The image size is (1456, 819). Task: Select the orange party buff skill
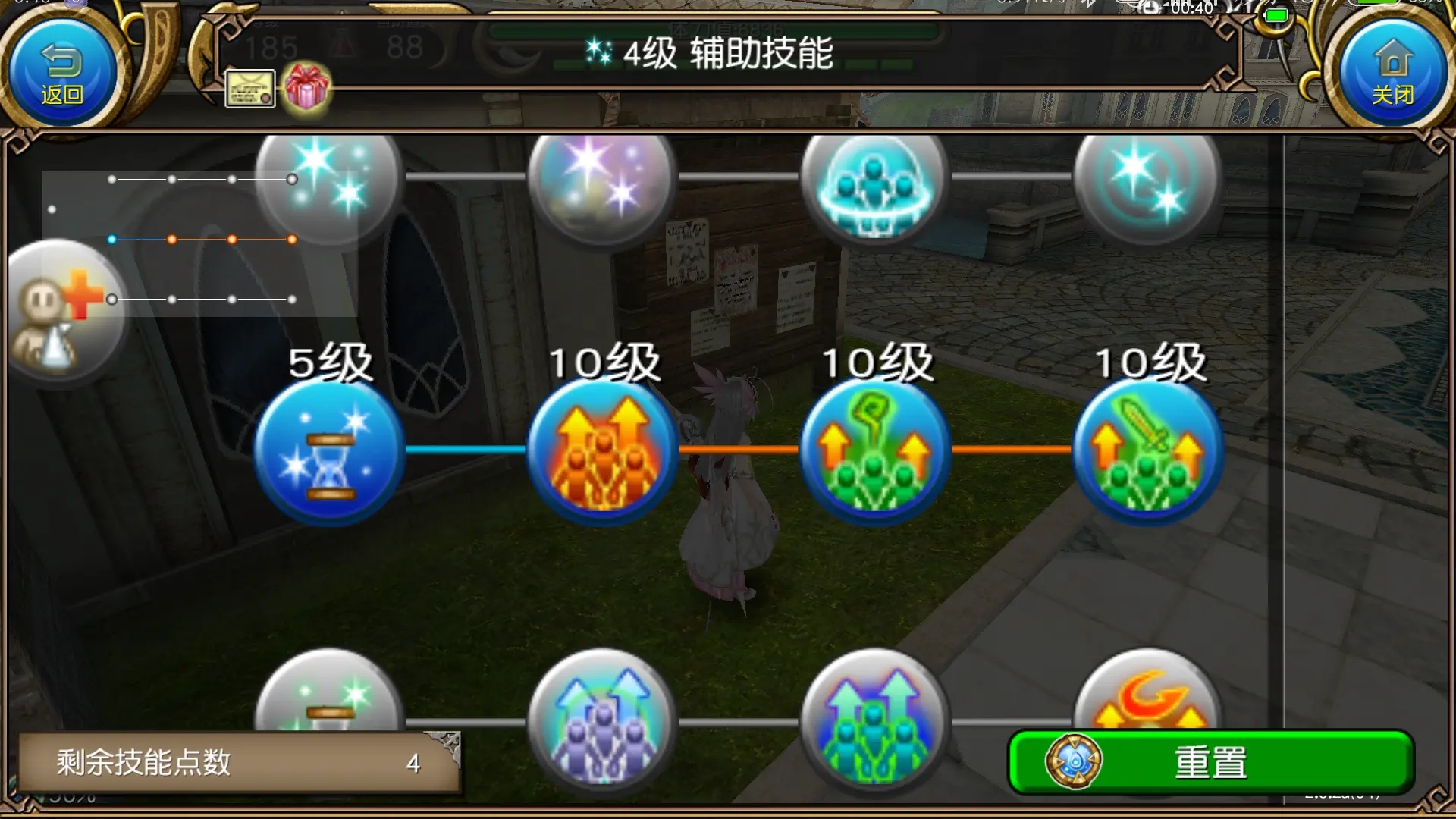(x=603, y=451)
